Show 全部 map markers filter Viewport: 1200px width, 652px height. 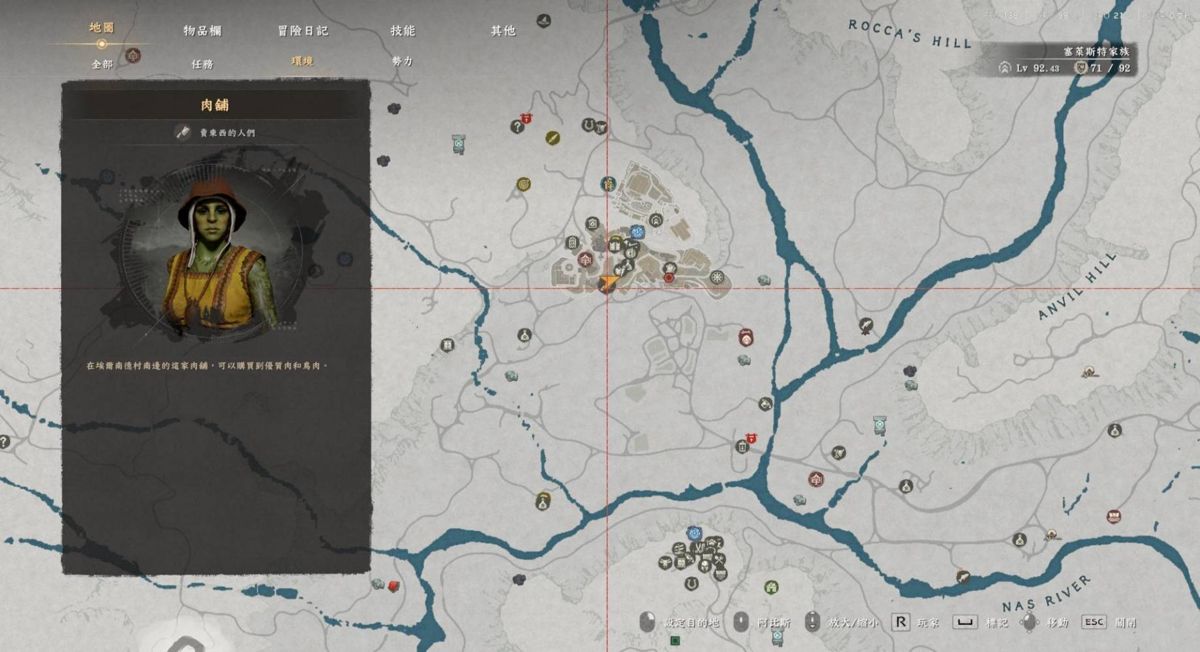pos(102,63)
